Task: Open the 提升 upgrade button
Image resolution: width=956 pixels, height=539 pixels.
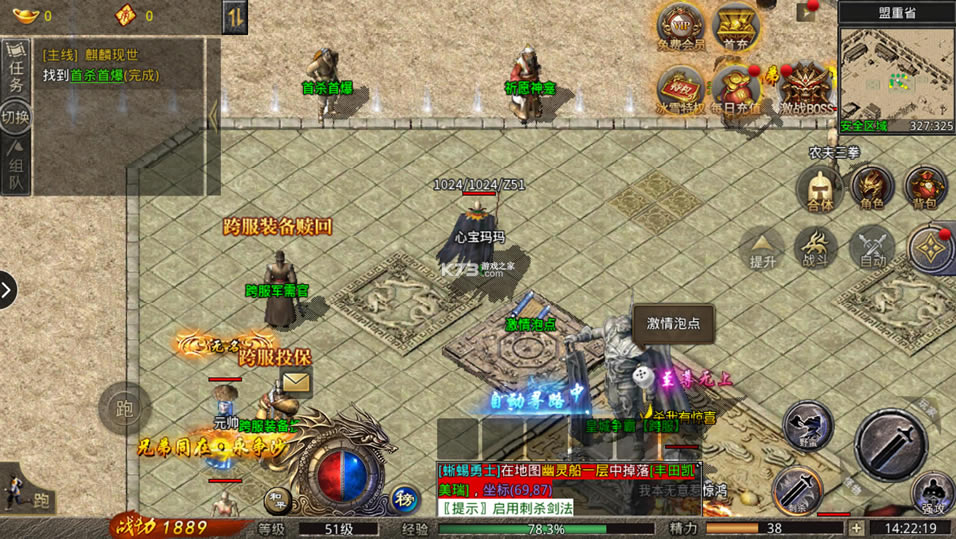Action: click(763, 245)
